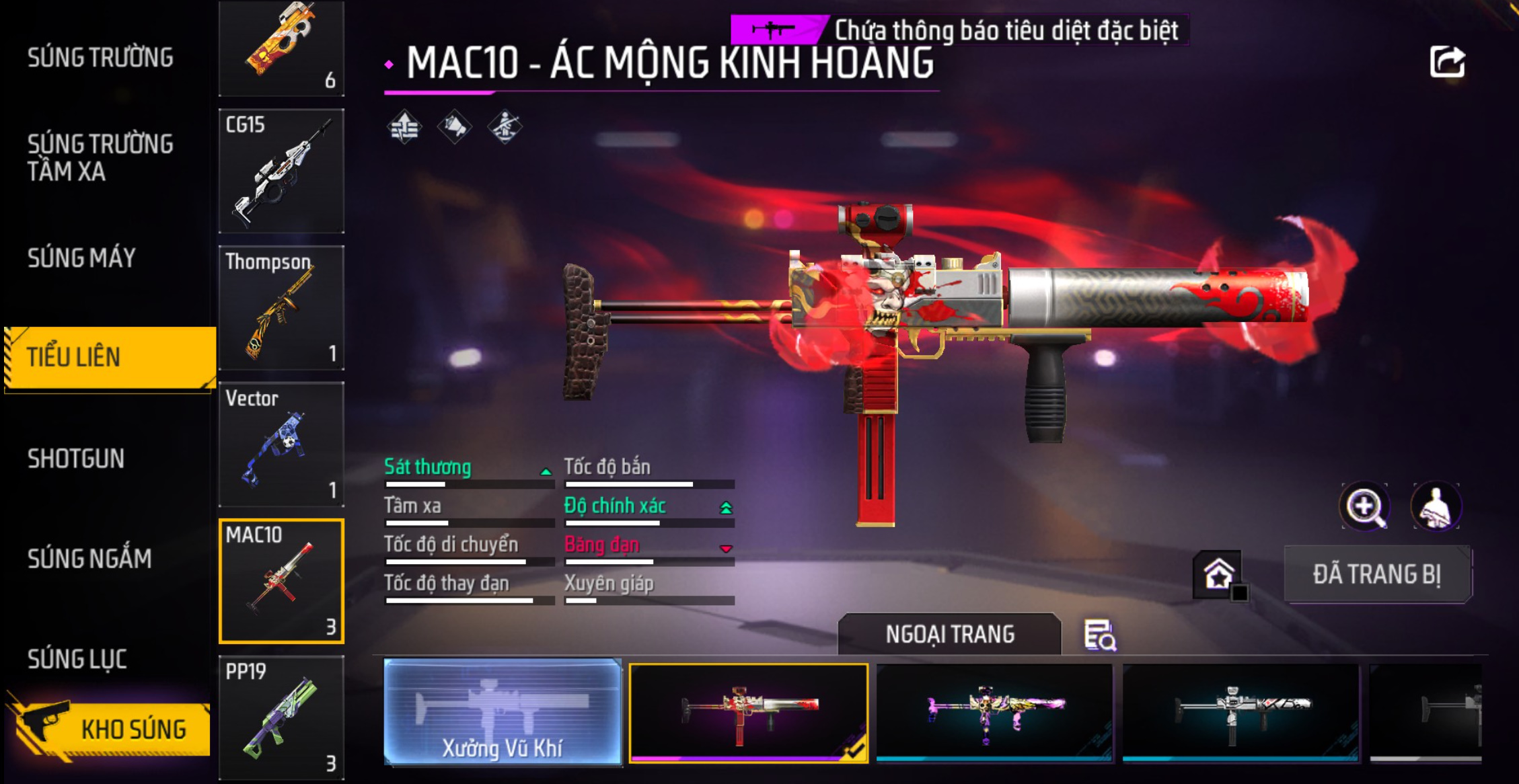Select the CG15 weapon tile
This screenshot has width=1519, height=784.
[x=281, y=171]
